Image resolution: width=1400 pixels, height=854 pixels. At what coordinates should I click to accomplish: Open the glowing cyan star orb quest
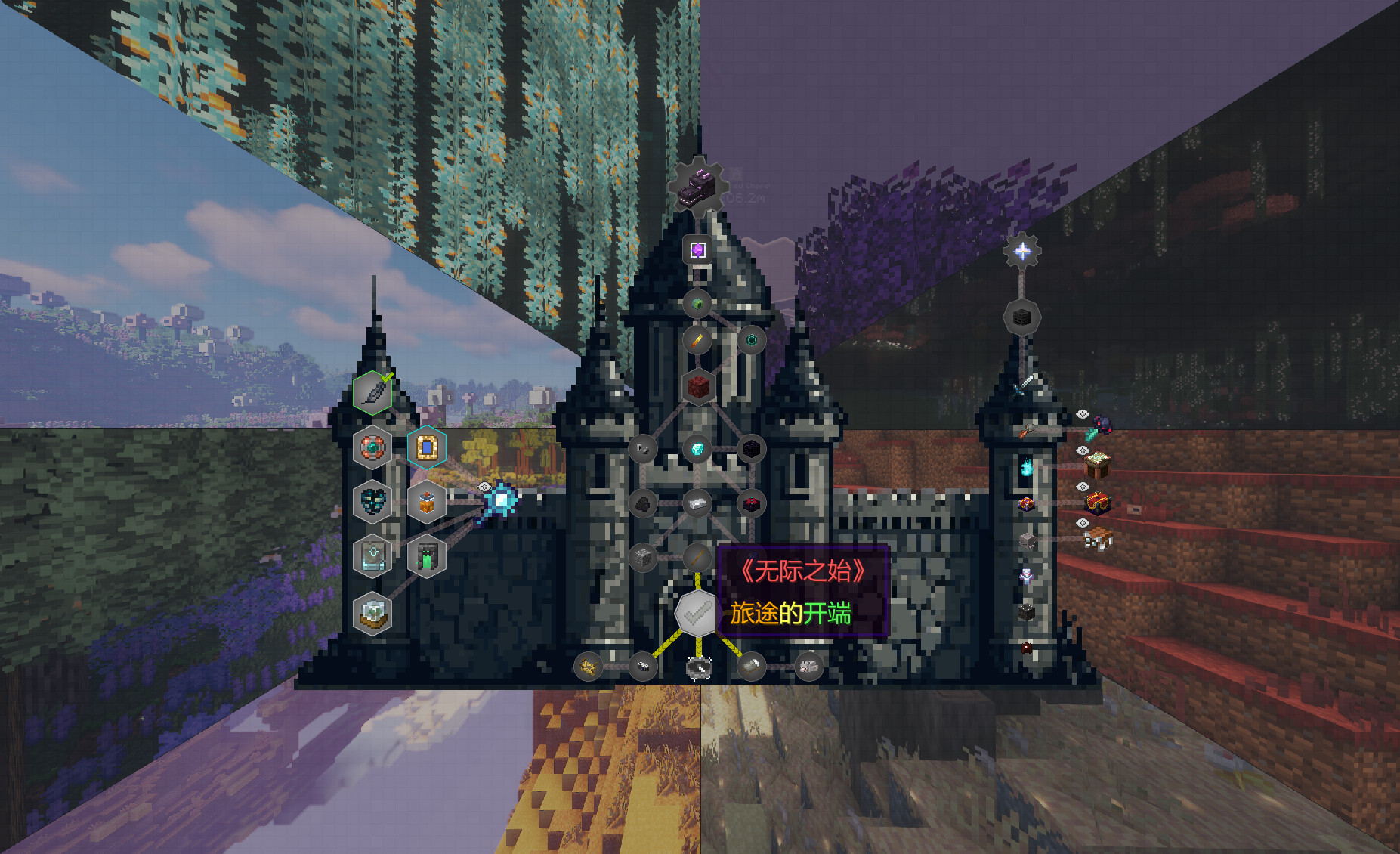[x=501, y=500]
